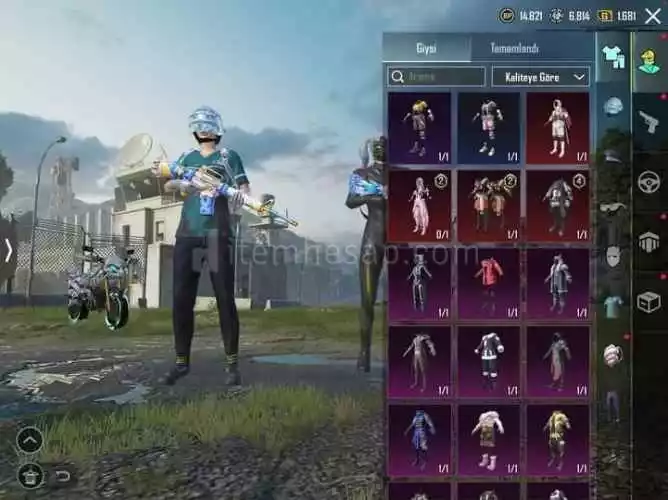Open the crate box category

click(649, 301)
